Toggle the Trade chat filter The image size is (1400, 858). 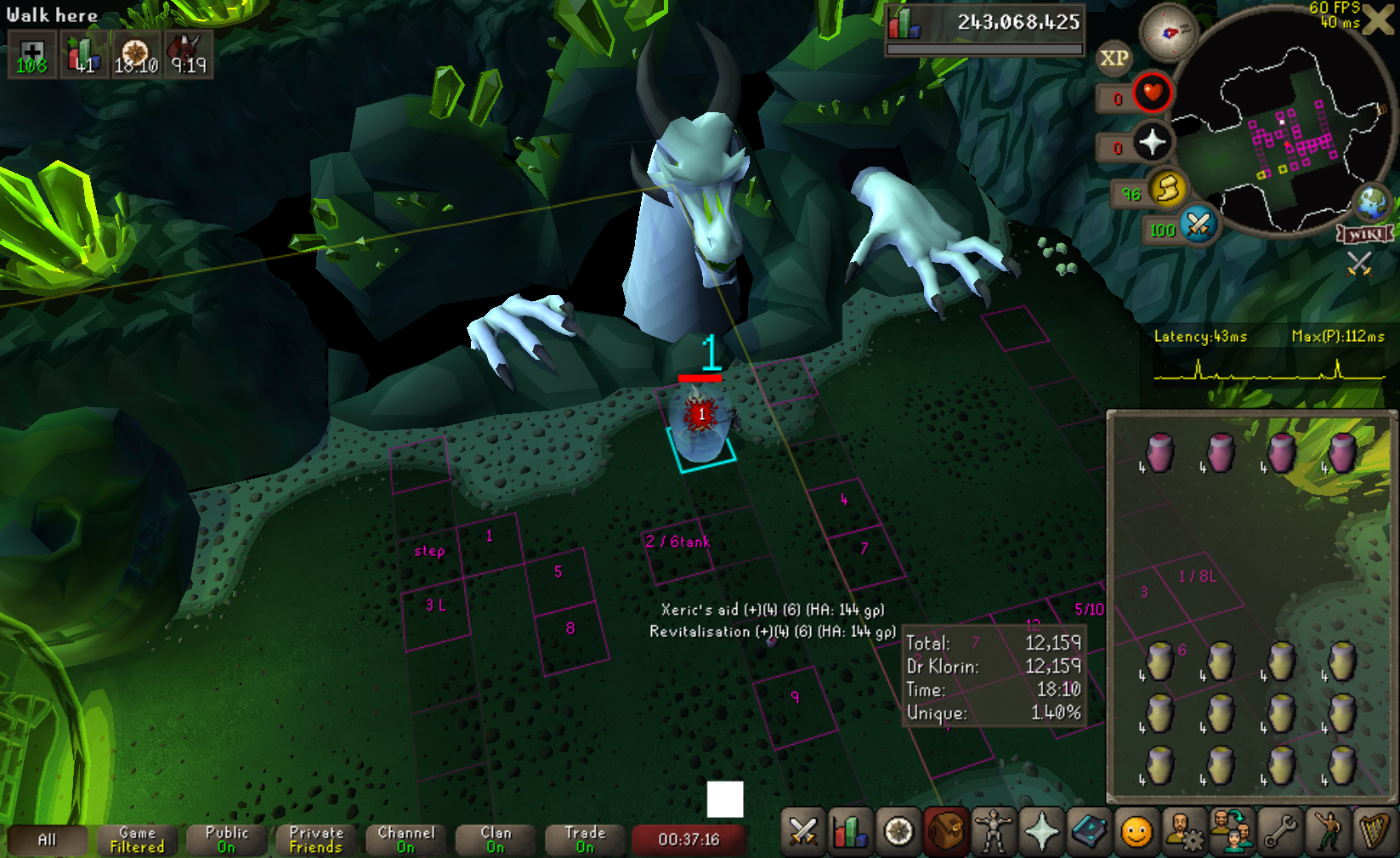pyautogui.click(x=585, y=839)
